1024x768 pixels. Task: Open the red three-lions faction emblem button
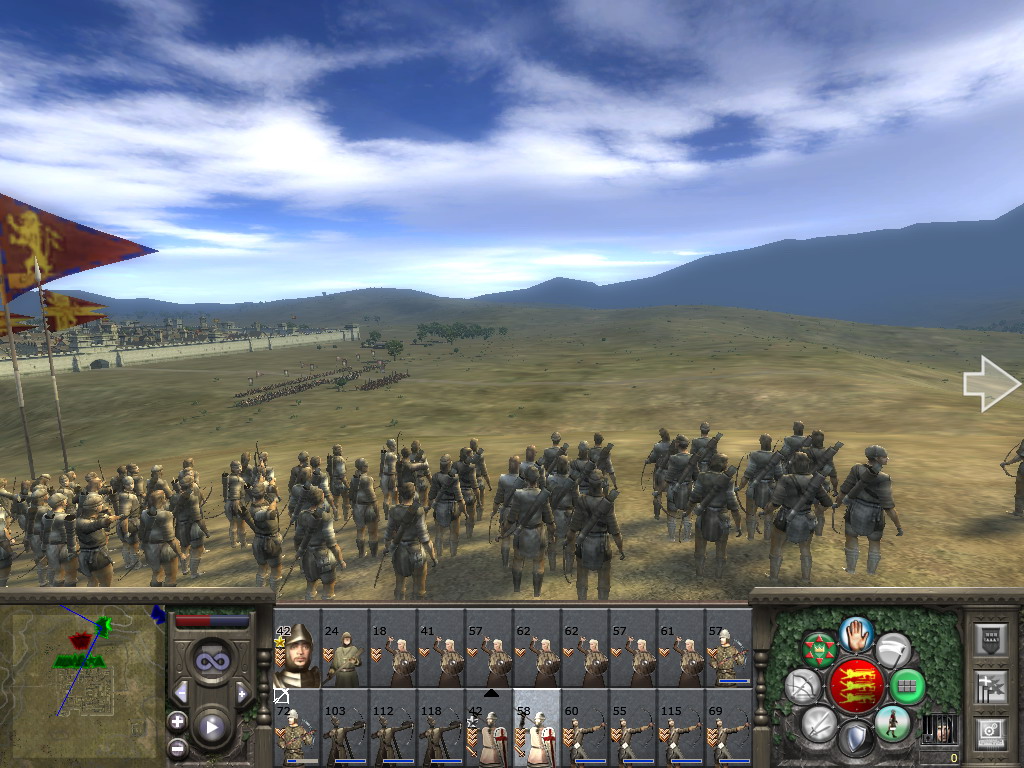[x=856, y=686]
